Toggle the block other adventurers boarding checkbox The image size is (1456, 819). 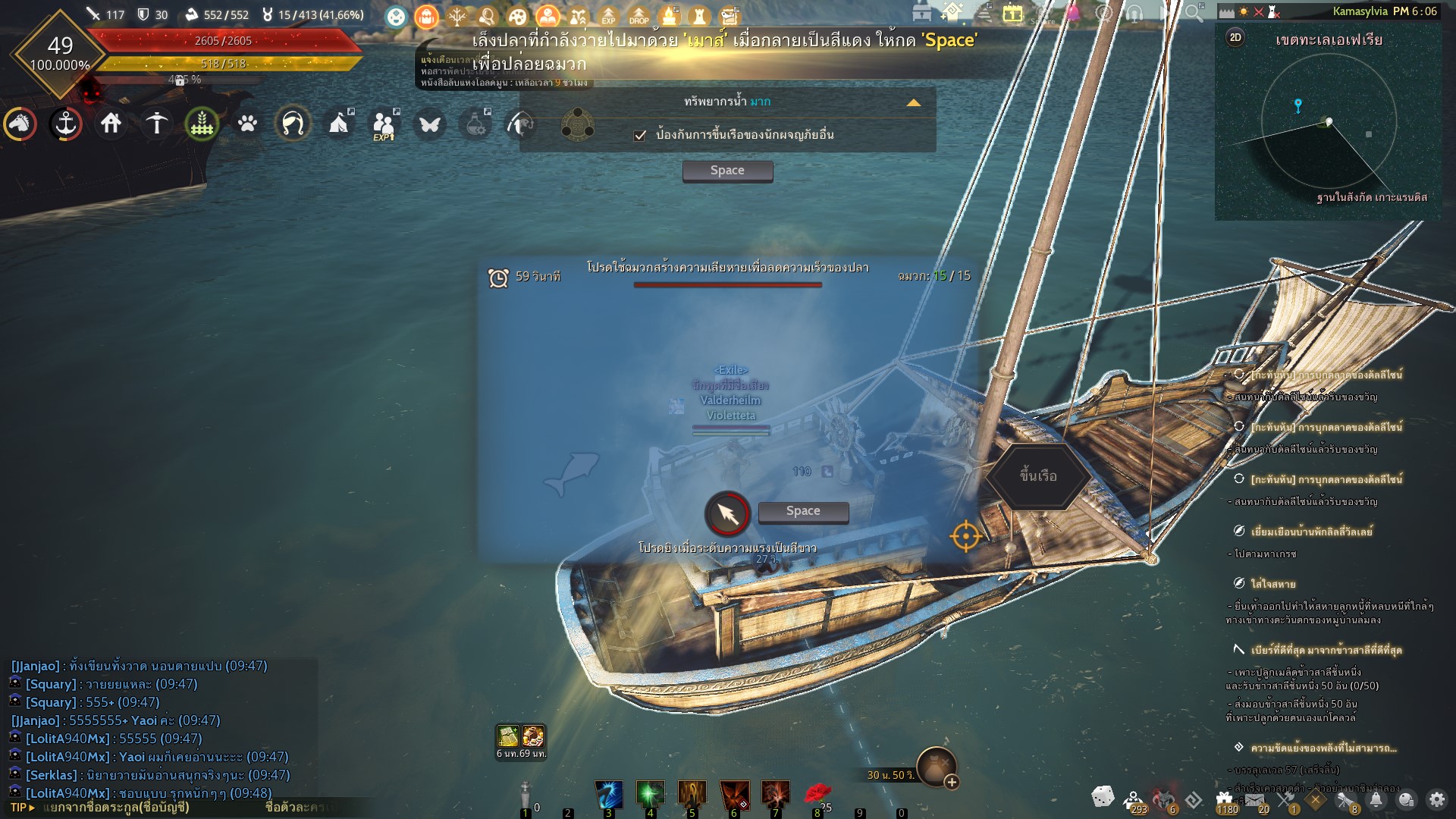coord(640,136)
